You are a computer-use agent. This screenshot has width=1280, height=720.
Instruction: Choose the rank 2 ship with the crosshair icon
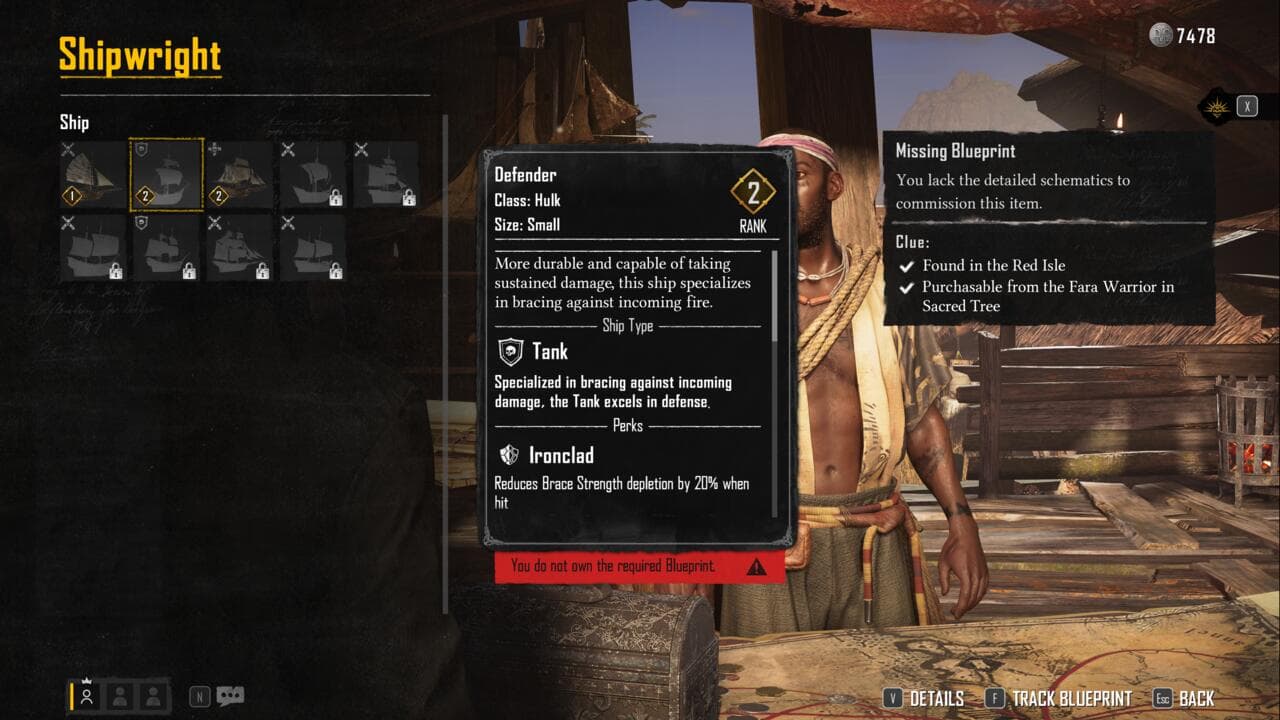coord(240,174)
